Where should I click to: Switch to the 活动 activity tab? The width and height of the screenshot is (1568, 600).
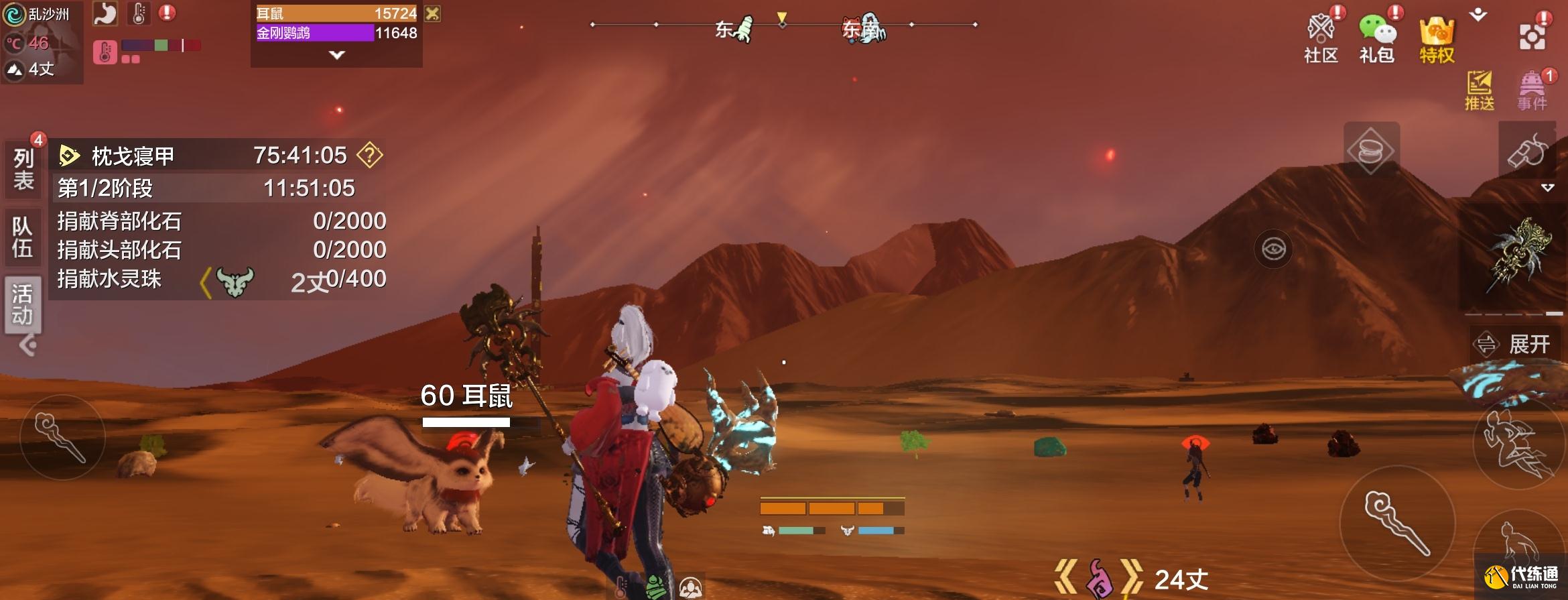[22, 304]
